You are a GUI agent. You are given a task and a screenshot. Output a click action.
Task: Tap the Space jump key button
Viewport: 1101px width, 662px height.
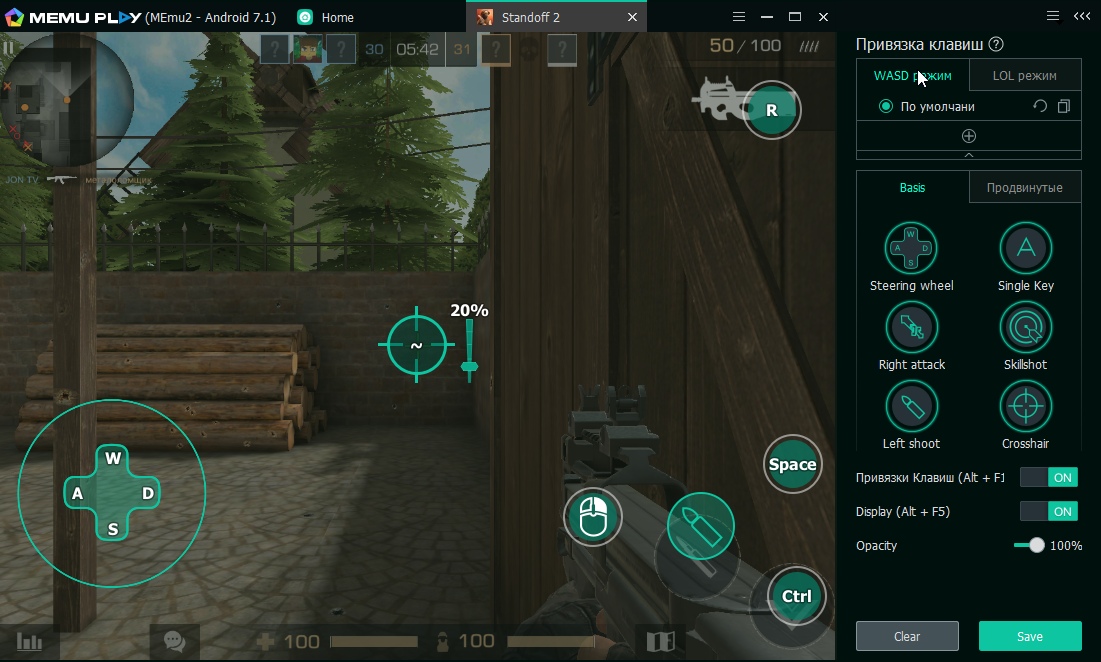point(792,464)
